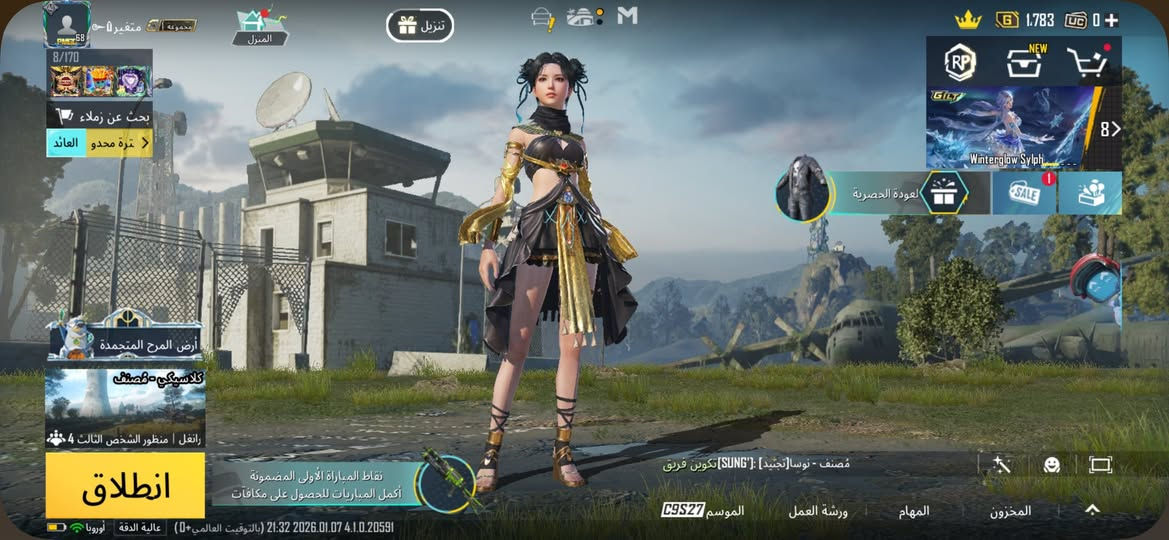Image resolution: width=1169 pixels, height=540 pixels.
Task: Start the match with the yellow انطلاق button
Action: [125, 485]
